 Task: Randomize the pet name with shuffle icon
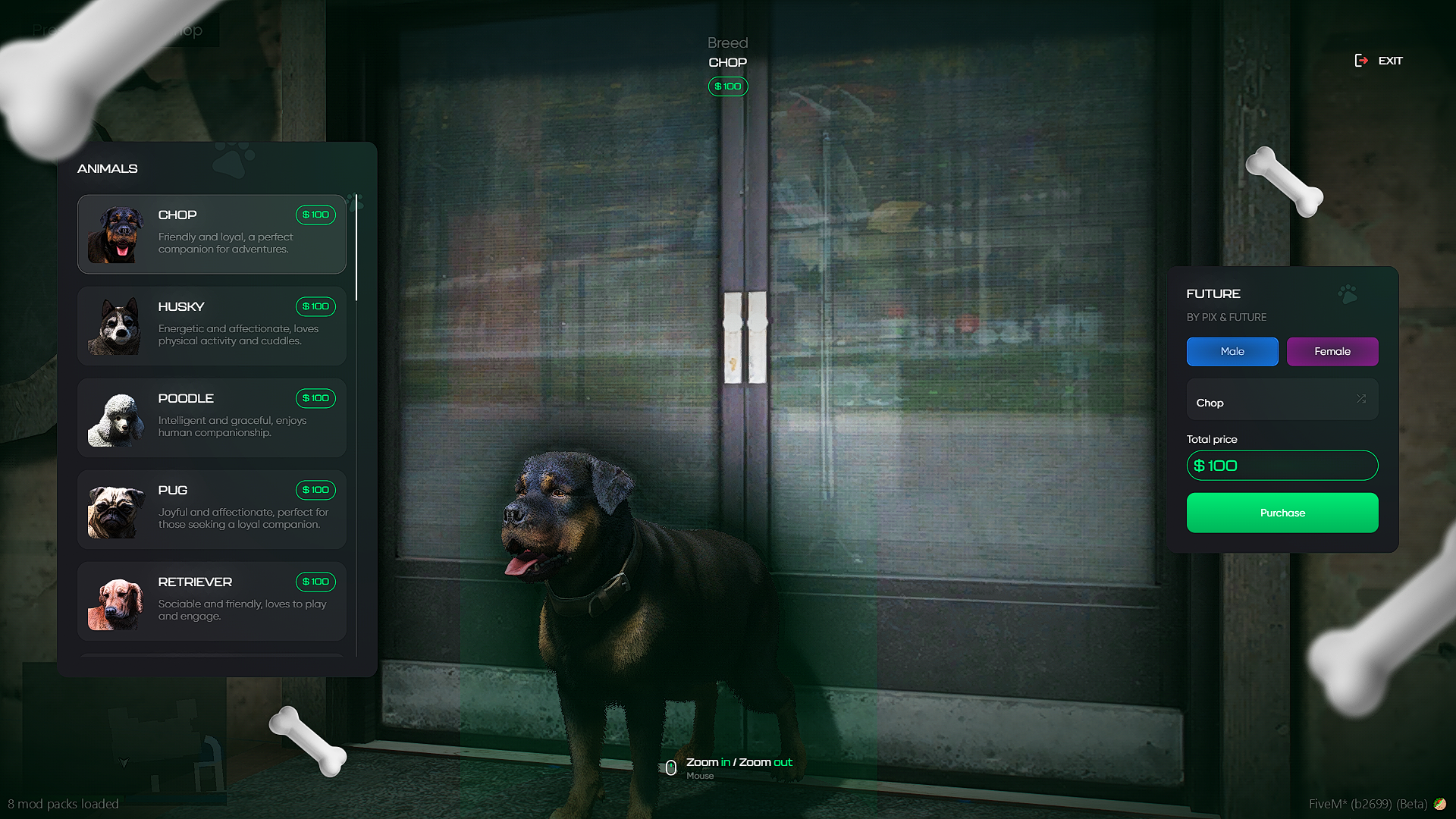coord(1361,399)
